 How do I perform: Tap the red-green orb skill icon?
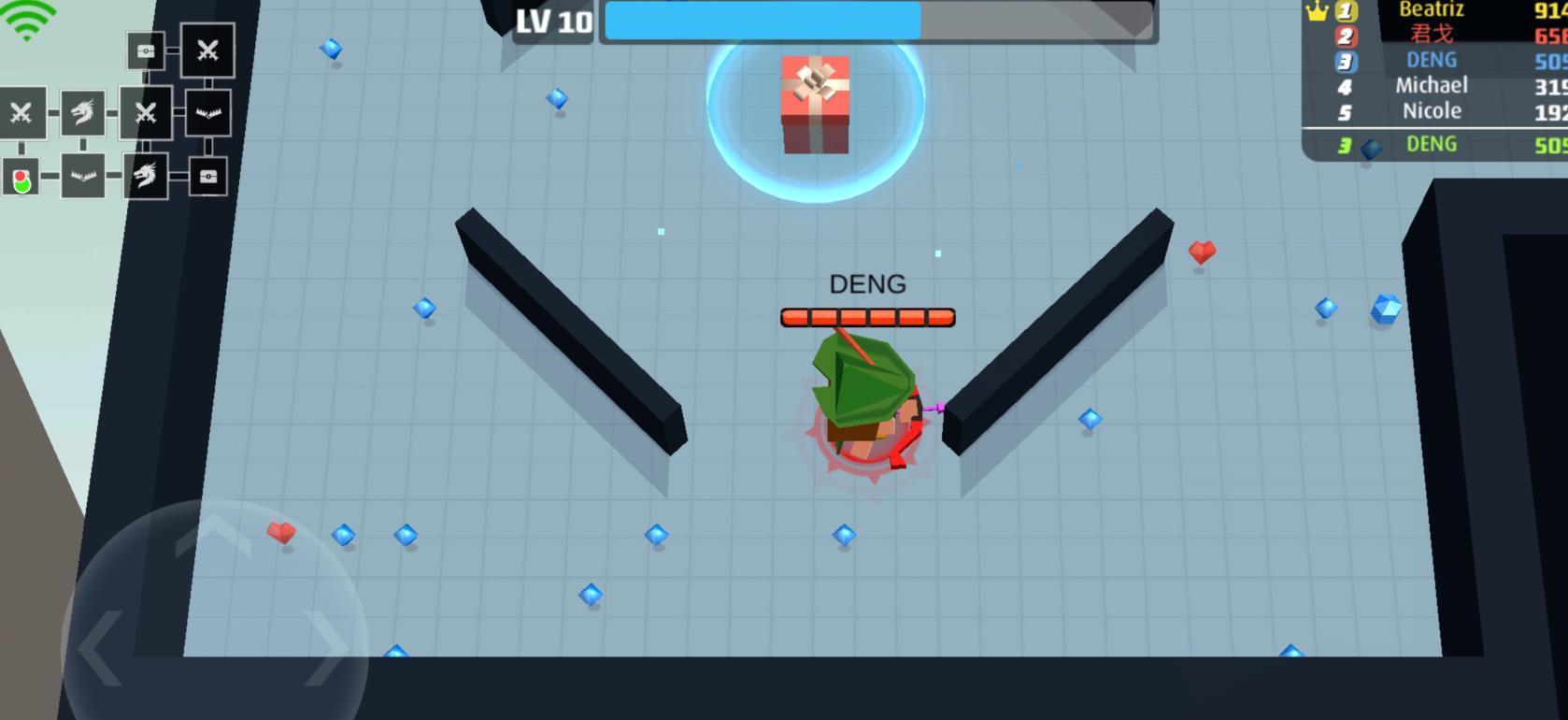click(x=20, y=178)
